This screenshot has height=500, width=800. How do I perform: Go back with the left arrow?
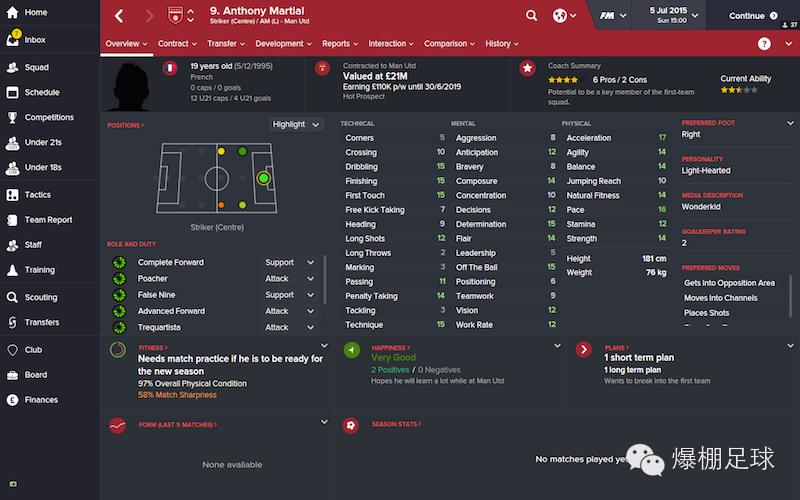click(120, 16)
